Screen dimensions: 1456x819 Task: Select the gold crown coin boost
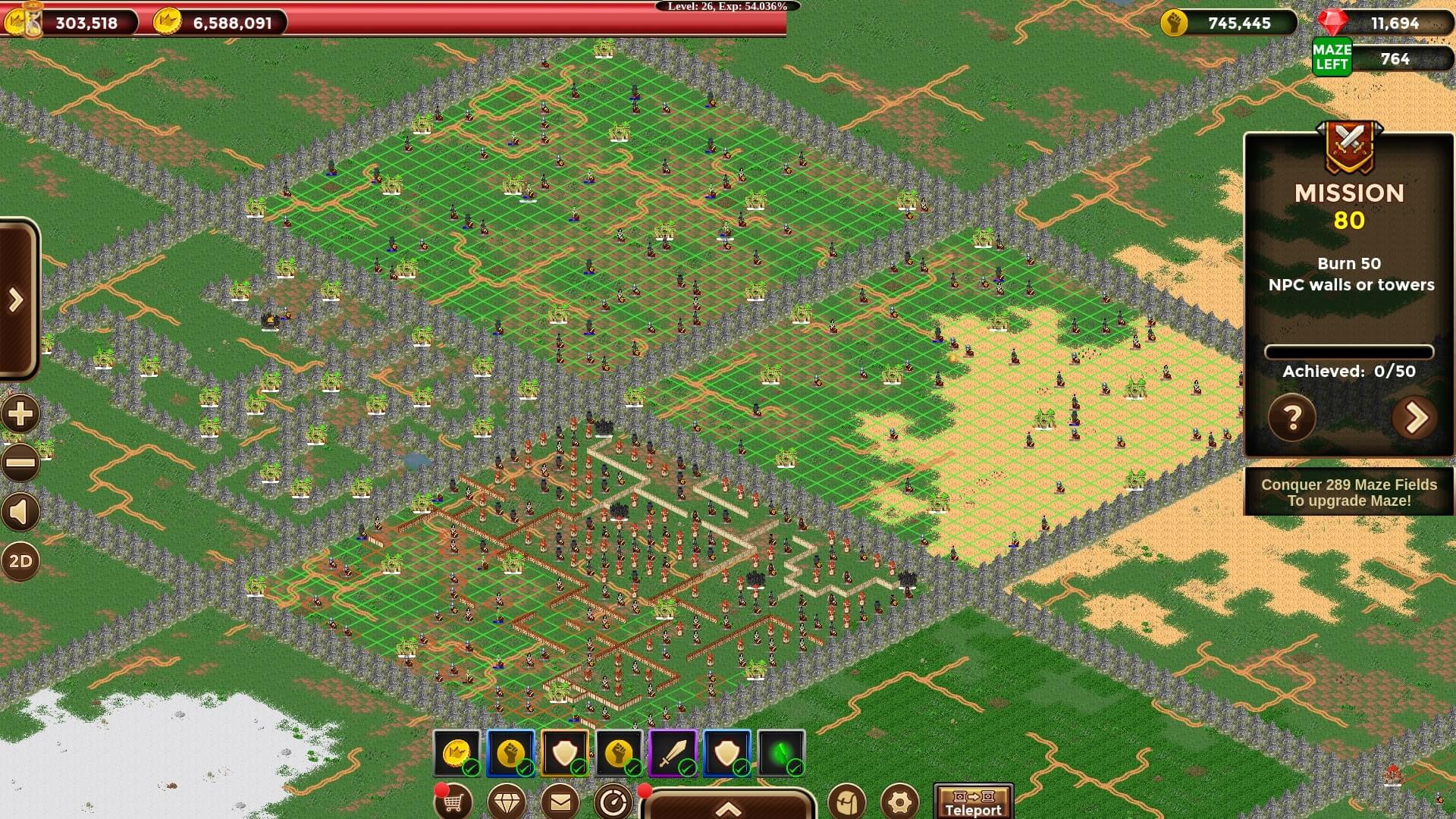point(457,753)
